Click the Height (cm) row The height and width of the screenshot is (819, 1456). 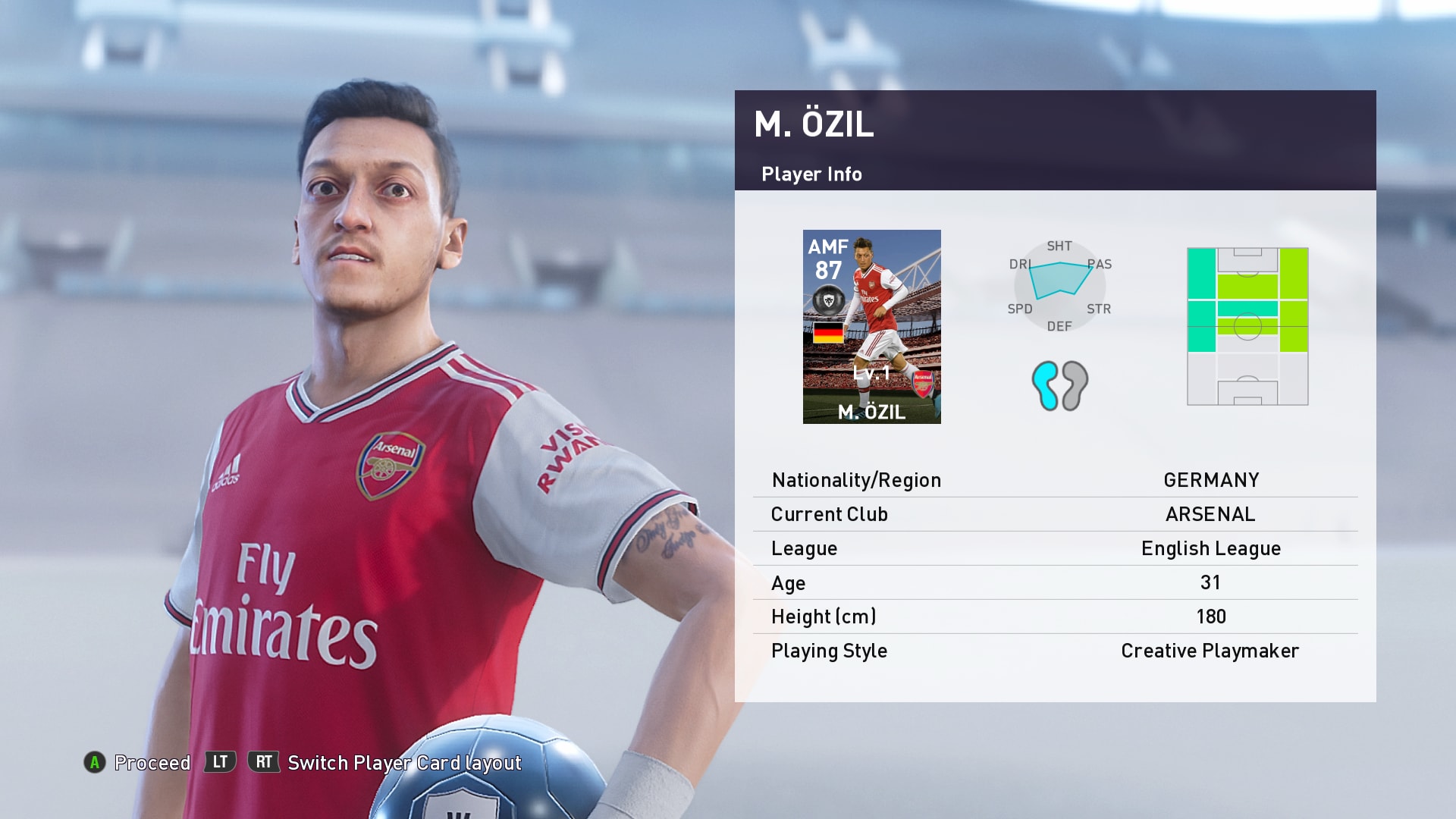[1055, 617]
